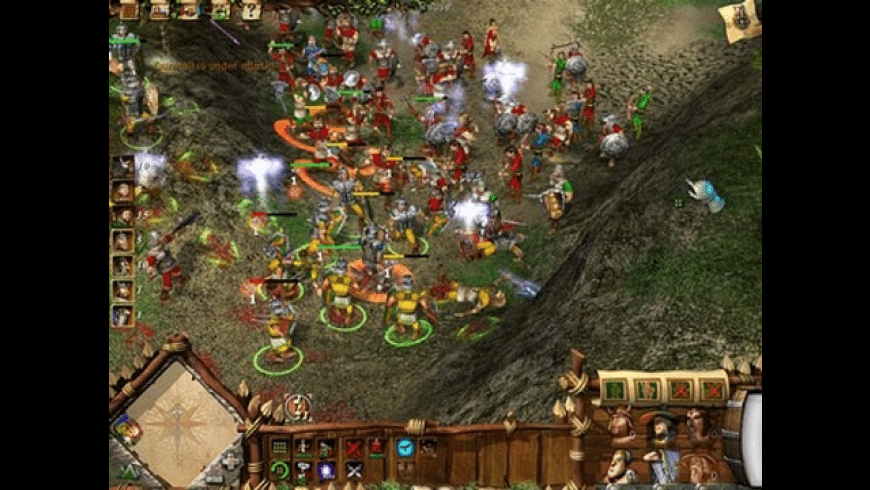Screen dimensions: 870x490
Task: Click the colorful shield beside the minimap
Action: click(x=125, y=430)
